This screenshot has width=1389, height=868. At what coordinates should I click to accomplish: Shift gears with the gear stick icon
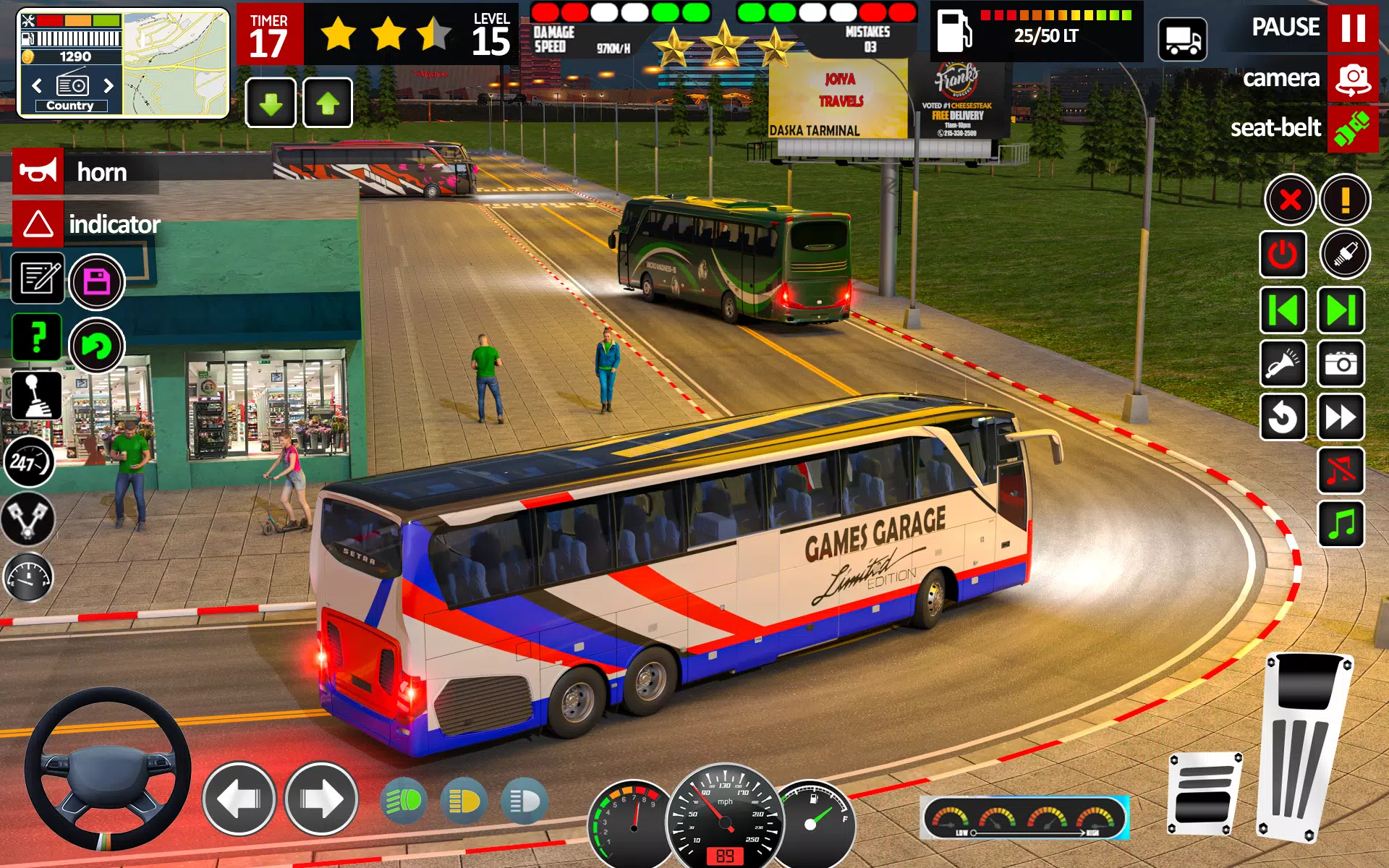(x=38, y=396)
